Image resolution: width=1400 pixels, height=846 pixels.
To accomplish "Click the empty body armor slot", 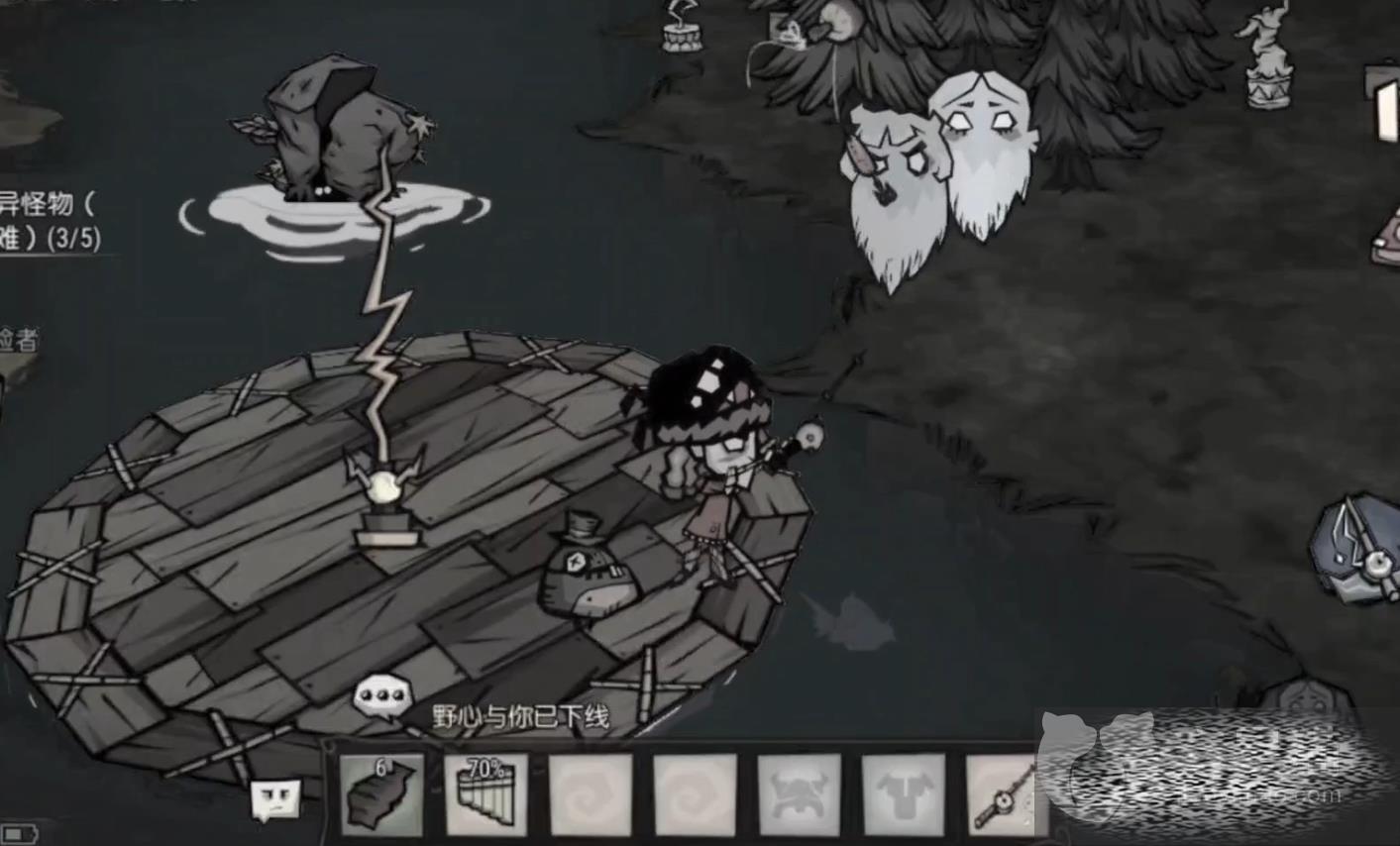I will click(x=903, y=793).
